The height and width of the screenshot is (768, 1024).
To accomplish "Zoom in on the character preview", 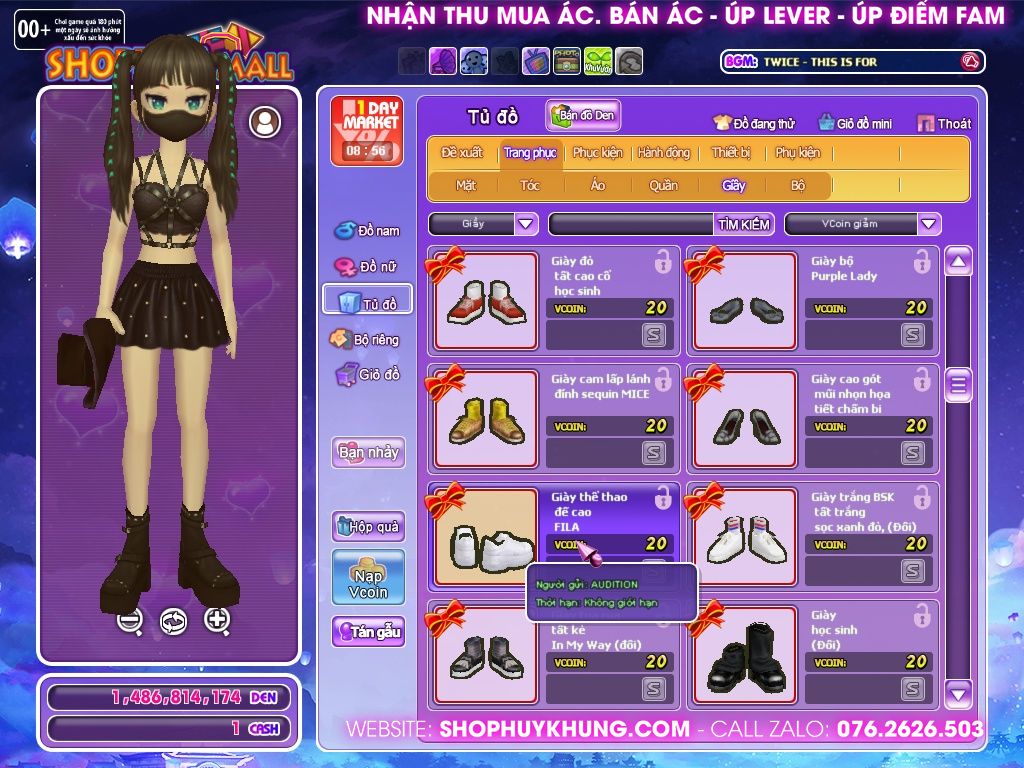I will 217,620.
